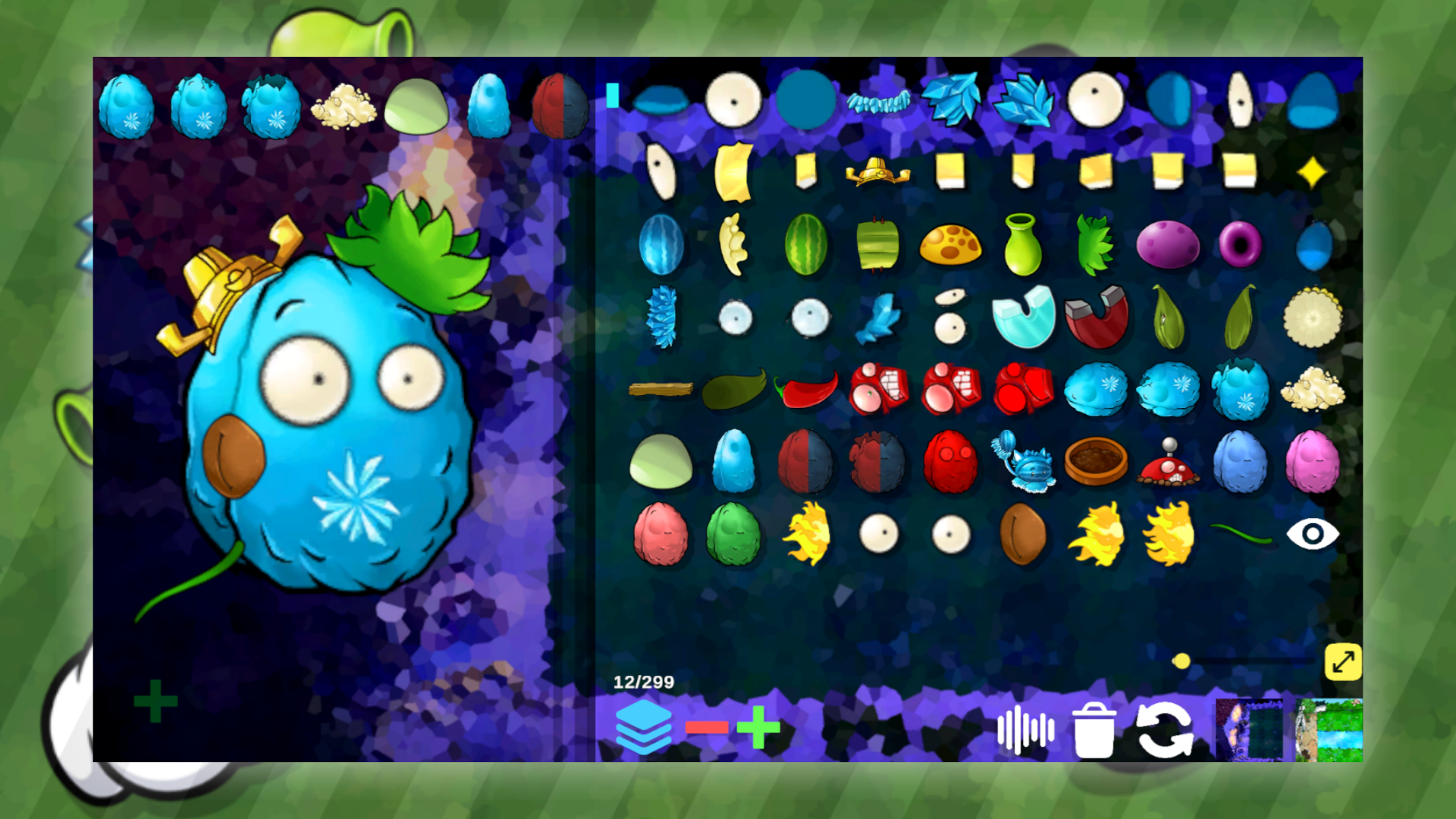Toggle visibility with the eye icon

pos(1314,535)
